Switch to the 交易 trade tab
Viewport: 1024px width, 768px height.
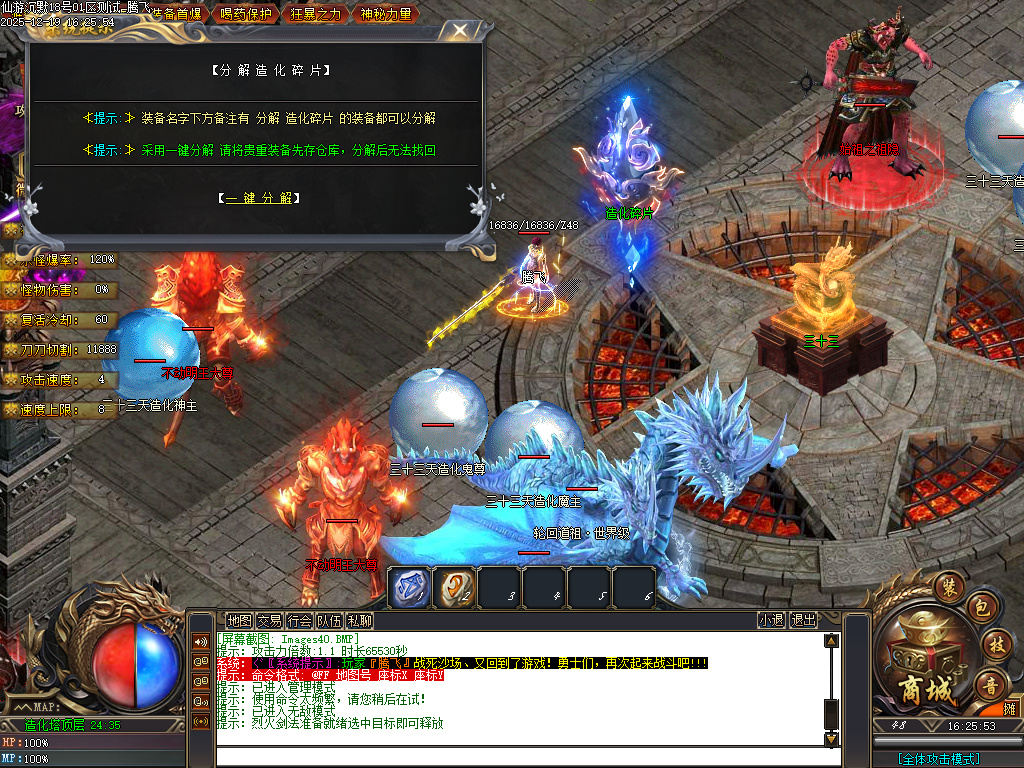click(269, 621)
